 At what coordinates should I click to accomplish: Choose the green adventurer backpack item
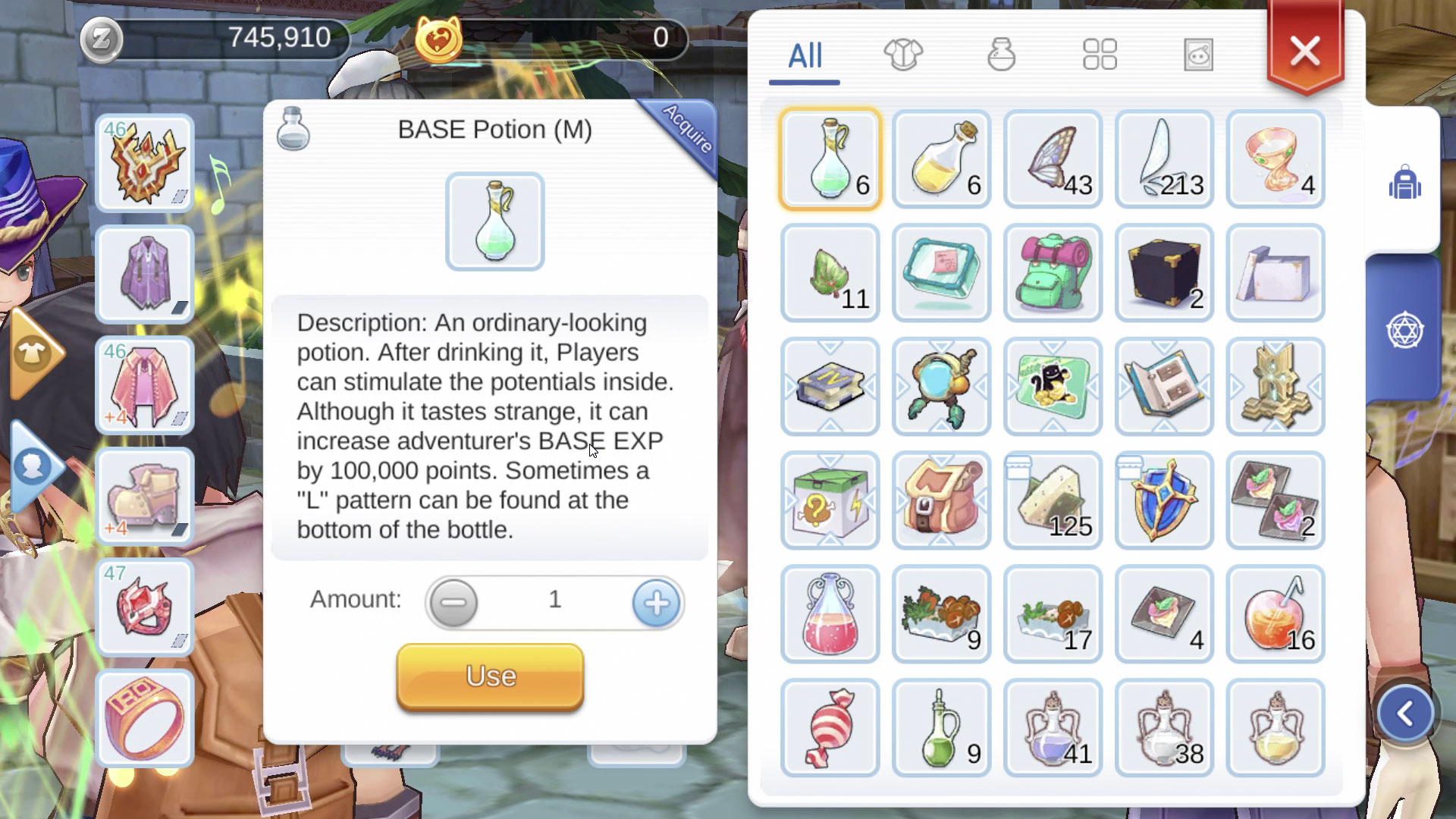pos(1053,273)
